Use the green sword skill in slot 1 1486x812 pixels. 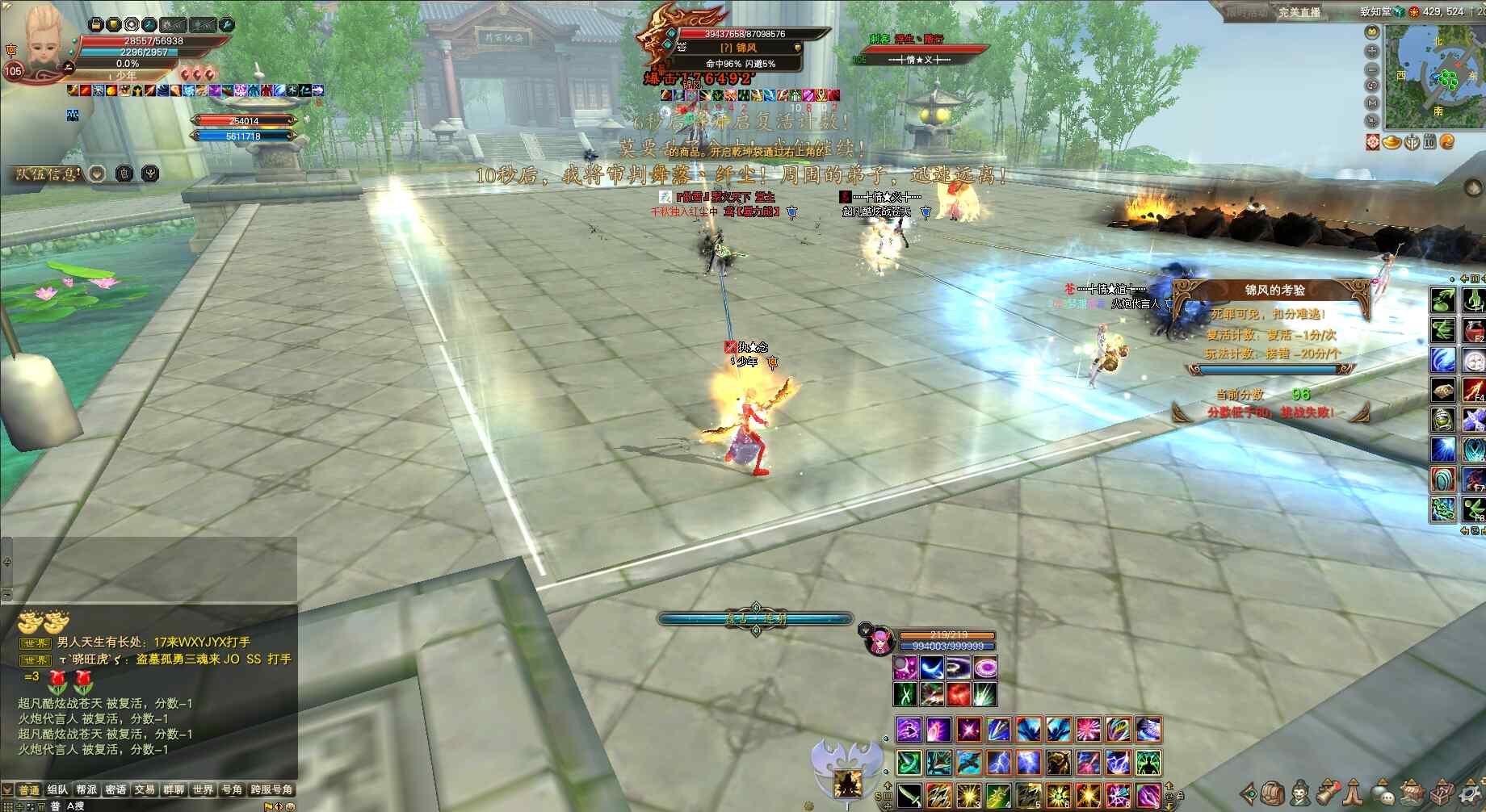click(x=909, y=794)
